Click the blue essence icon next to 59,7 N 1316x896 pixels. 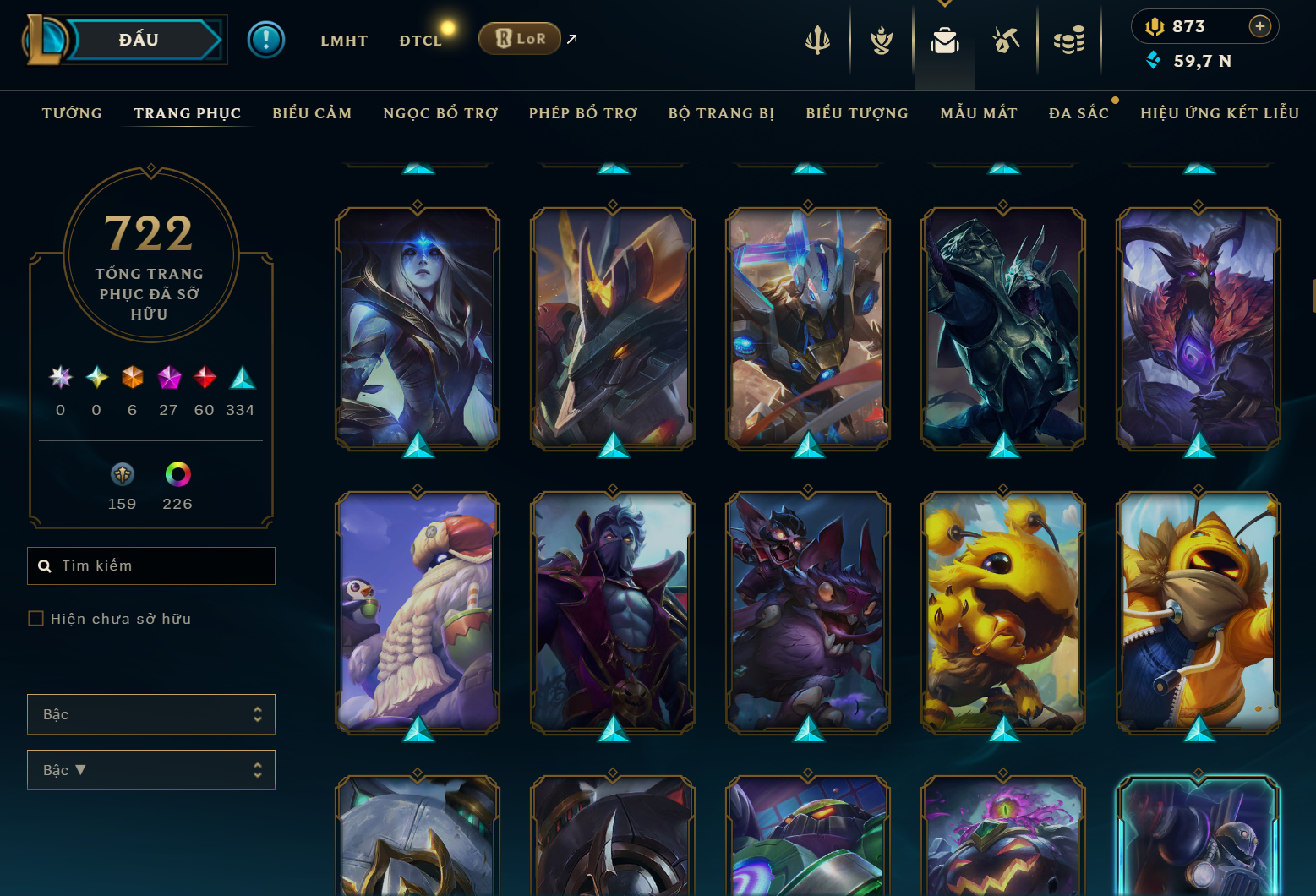[x=1155, y=61]
